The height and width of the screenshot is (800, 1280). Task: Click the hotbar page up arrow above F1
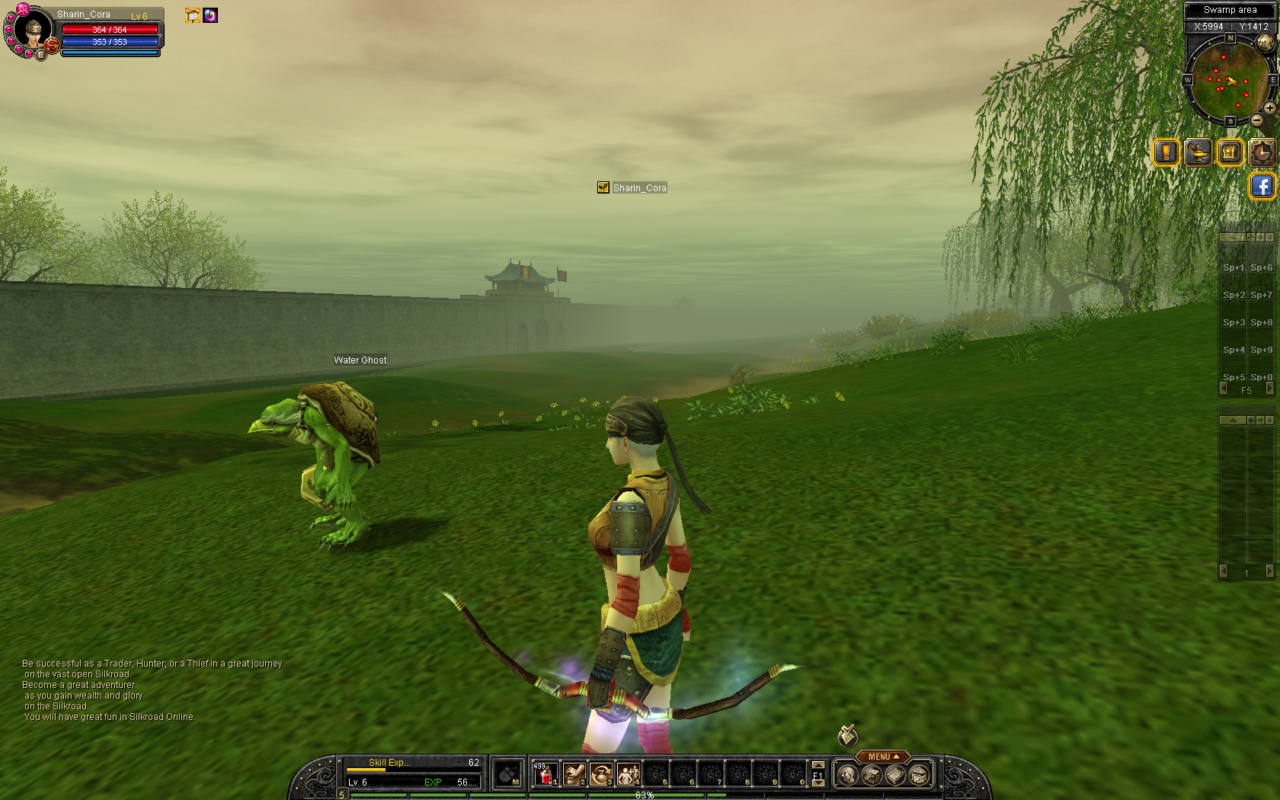click(818, 765)
